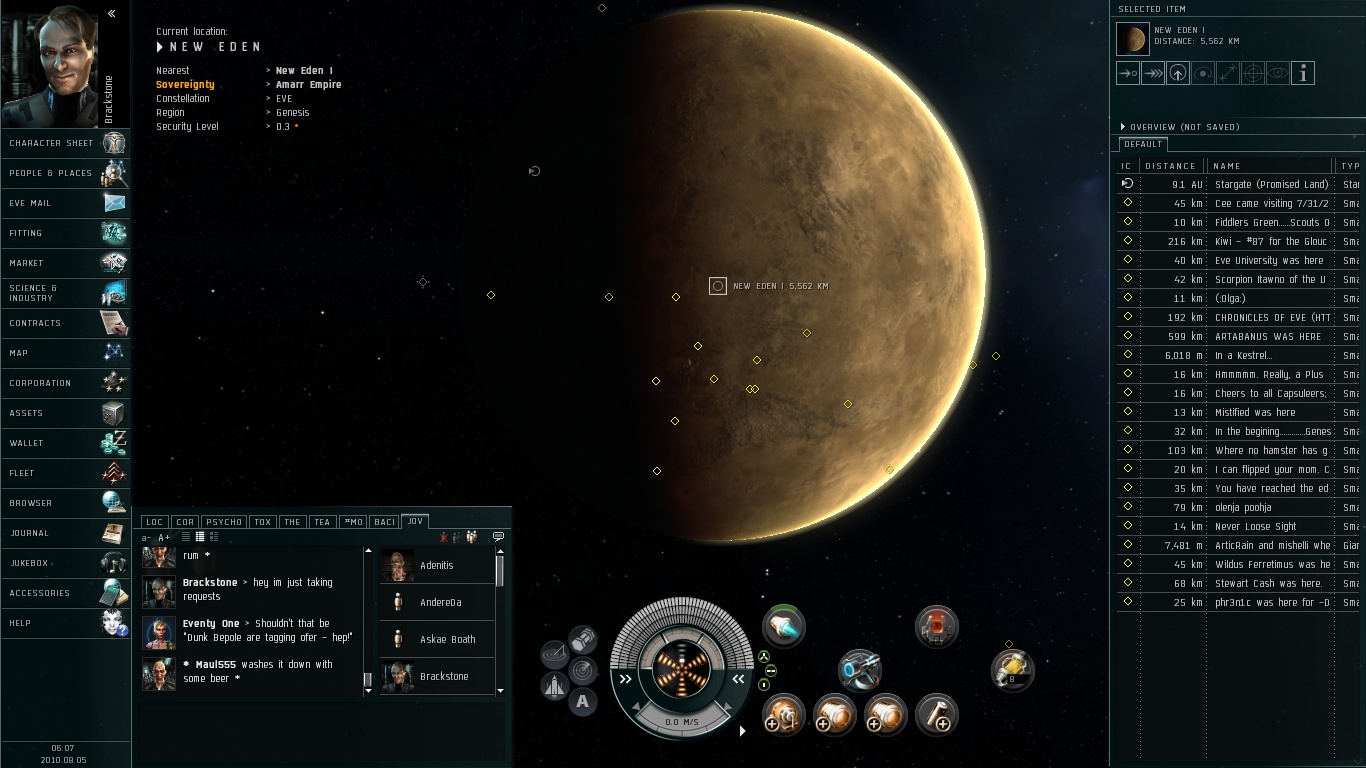Toggle the autopilot A button

(582, 702)
